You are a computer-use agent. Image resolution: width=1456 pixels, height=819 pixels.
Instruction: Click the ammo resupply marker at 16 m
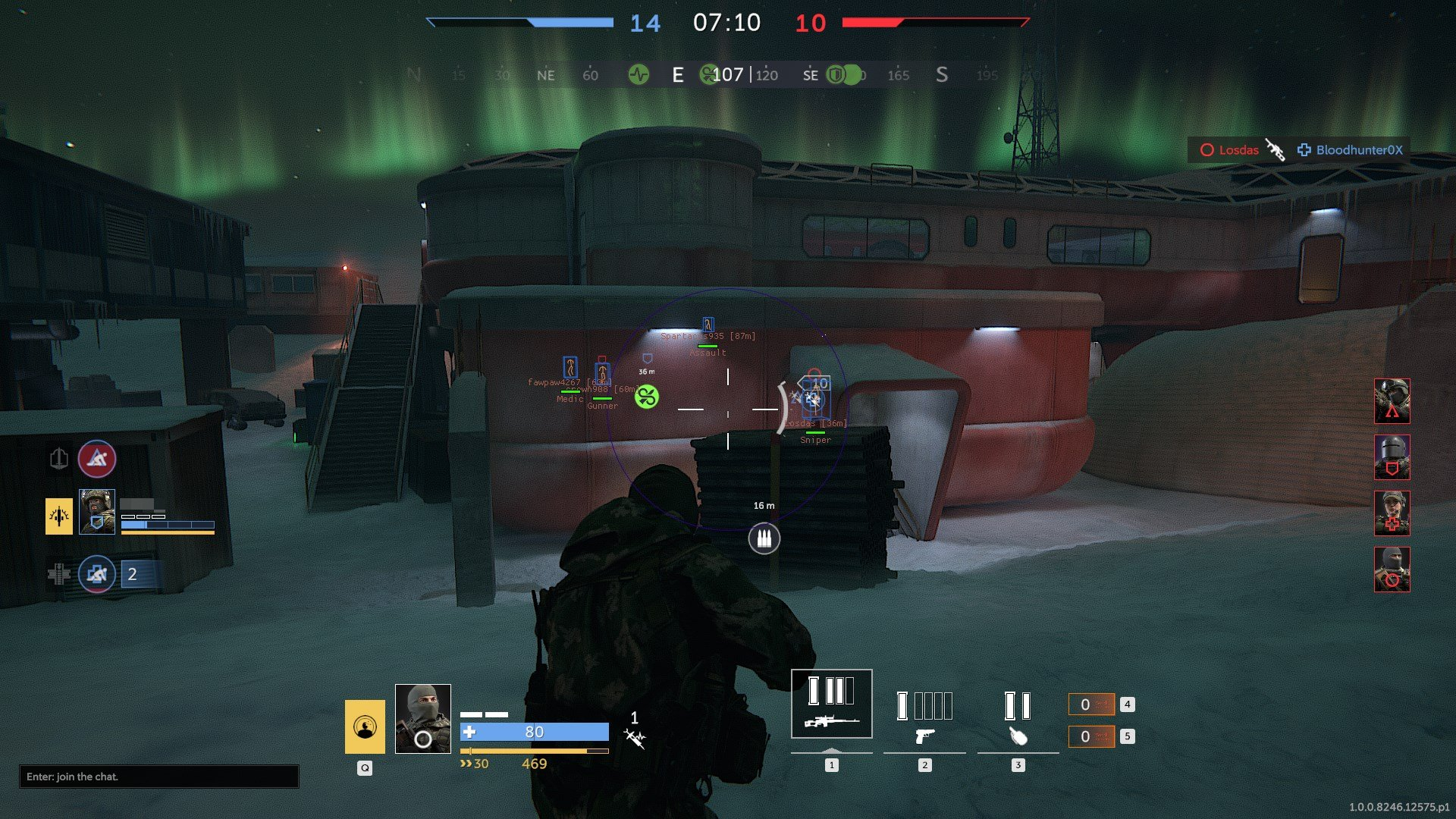click(x=764, y=539)
